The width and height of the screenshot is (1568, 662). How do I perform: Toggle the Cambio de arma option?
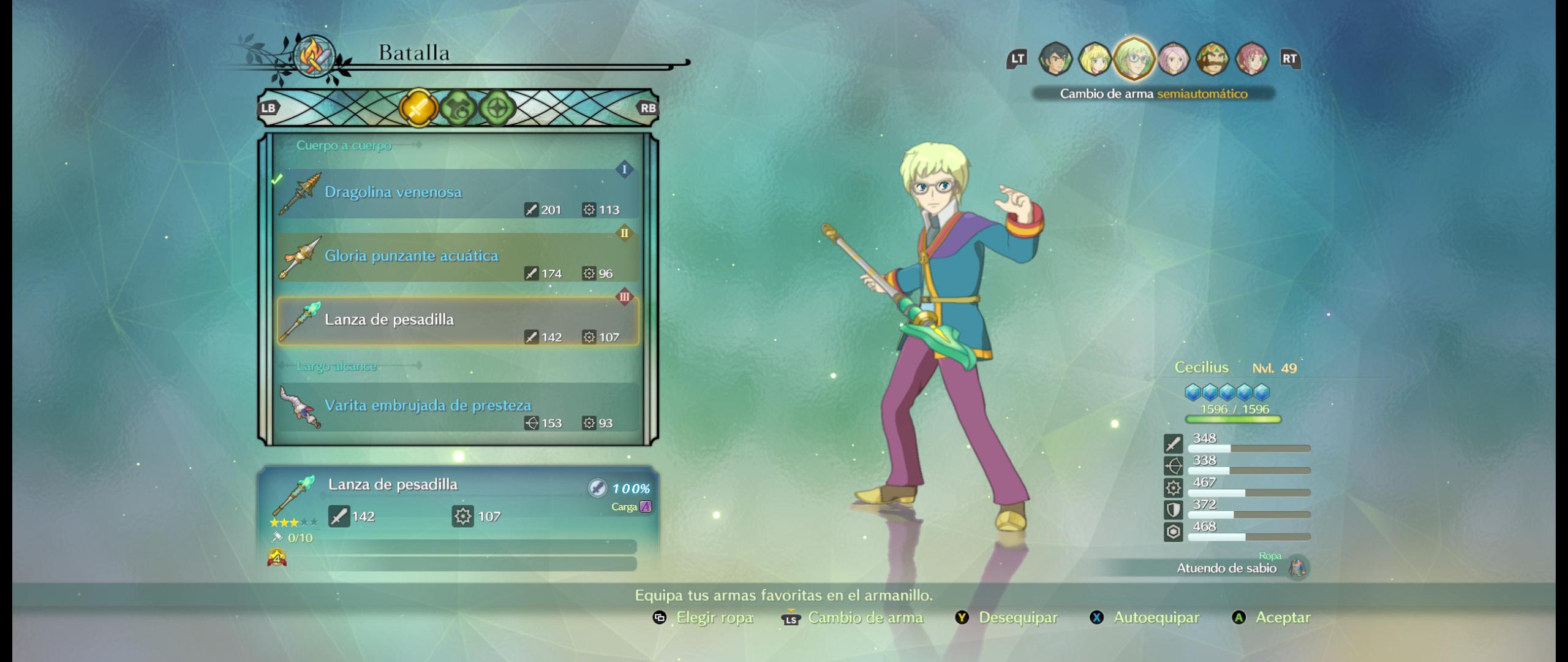(853, 617)
